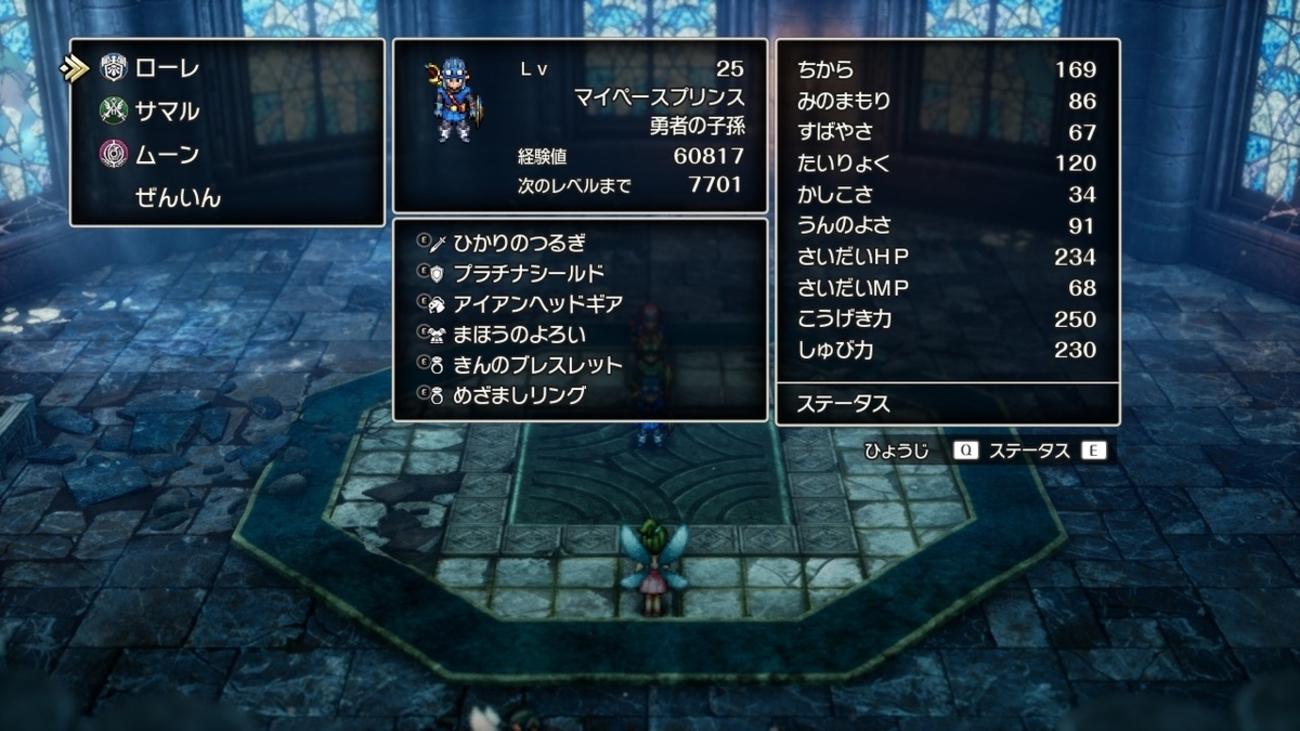Viewport: 1300px width, 731px height.
Task: Choose the まほうのよろい armor slot
Action: [x=519, y=335]
